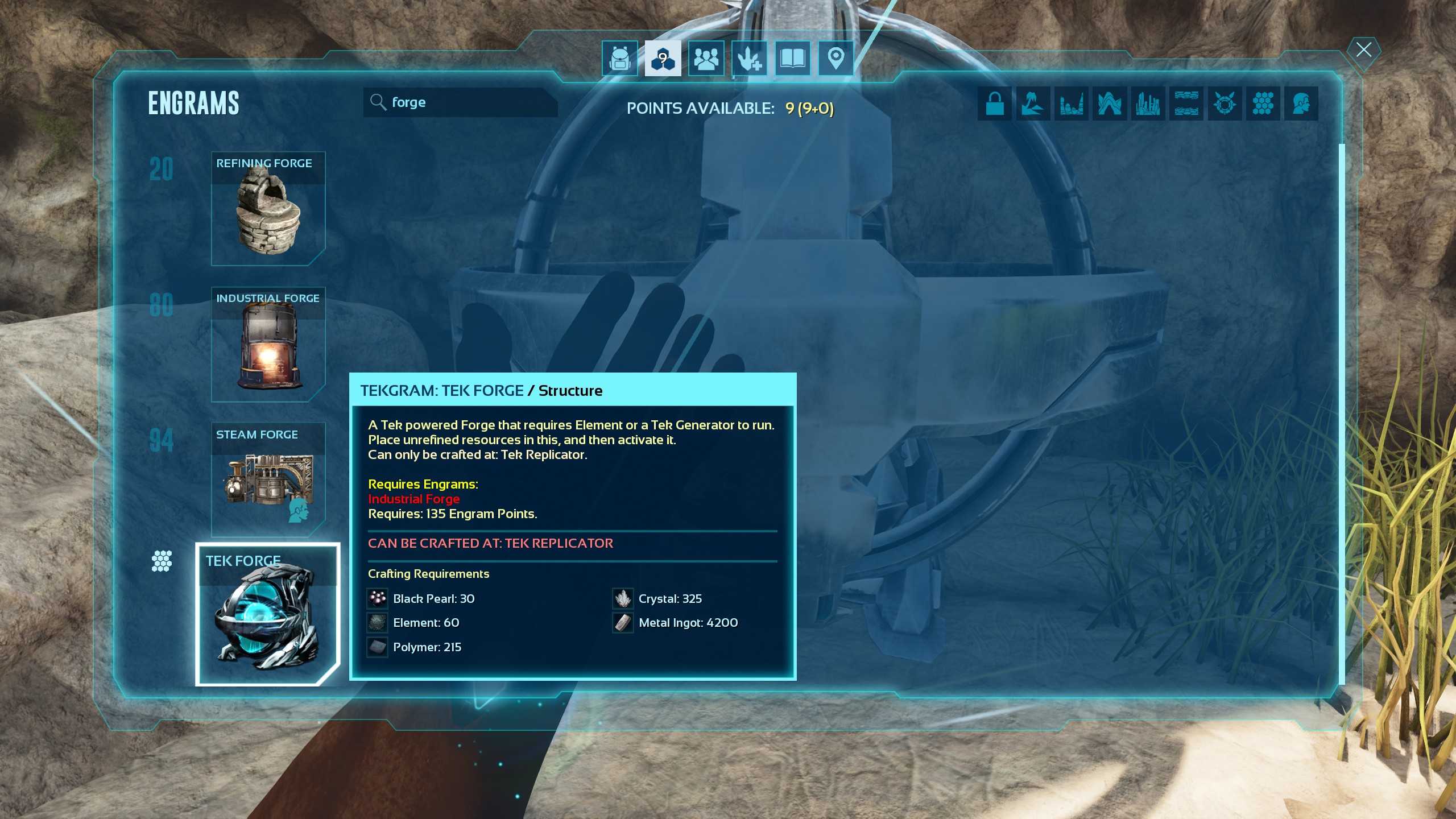The image size is (1456, 819).
Task: Toggle the padlock to show locked engrams
Action: click(995, 104)
